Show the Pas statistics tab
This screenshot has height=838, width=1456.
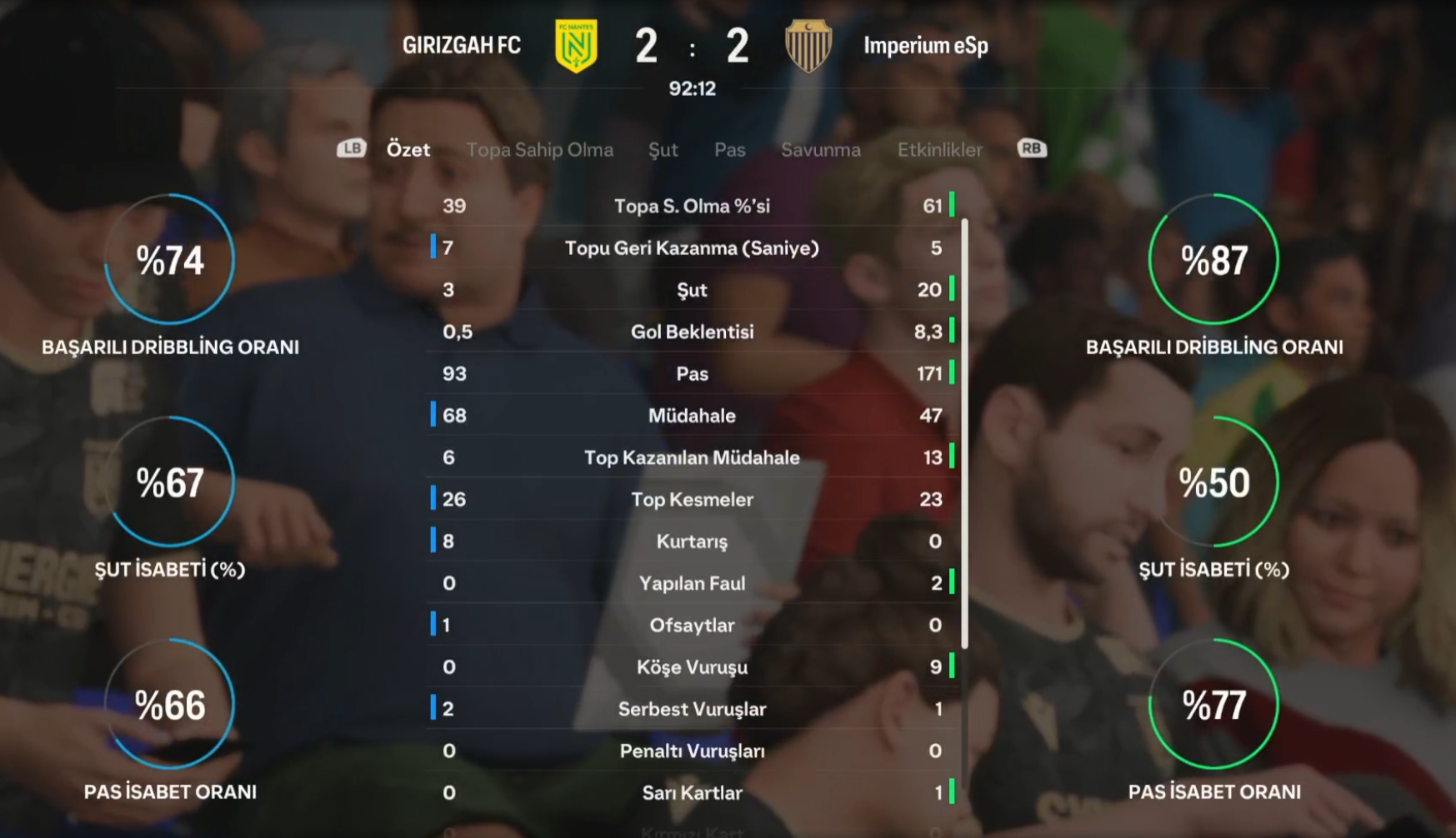[x=729, y=150]
